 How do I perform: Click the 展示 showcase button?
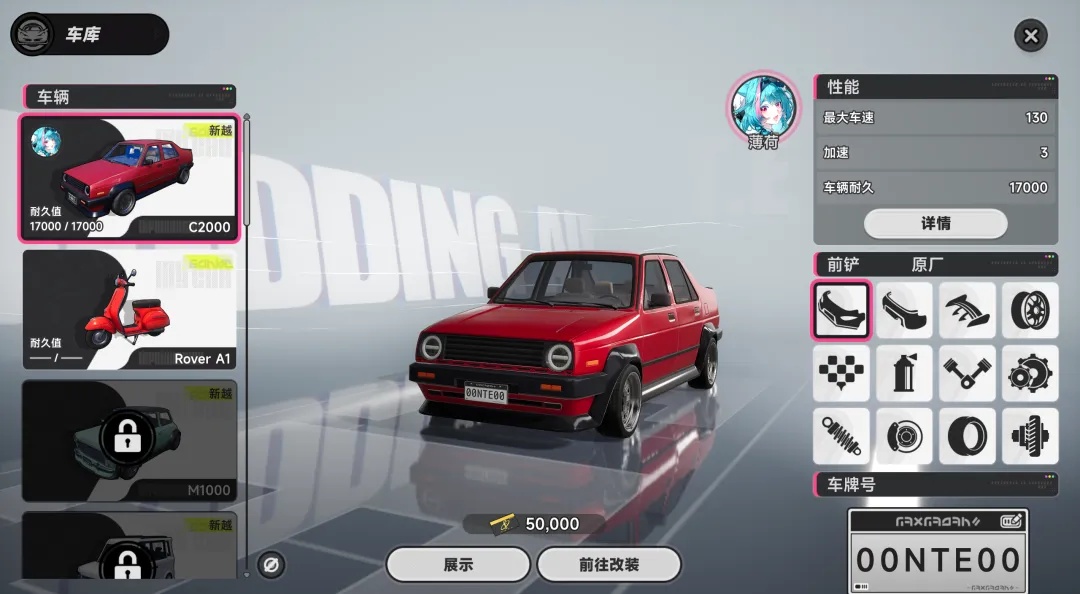[x=458, y=564]
